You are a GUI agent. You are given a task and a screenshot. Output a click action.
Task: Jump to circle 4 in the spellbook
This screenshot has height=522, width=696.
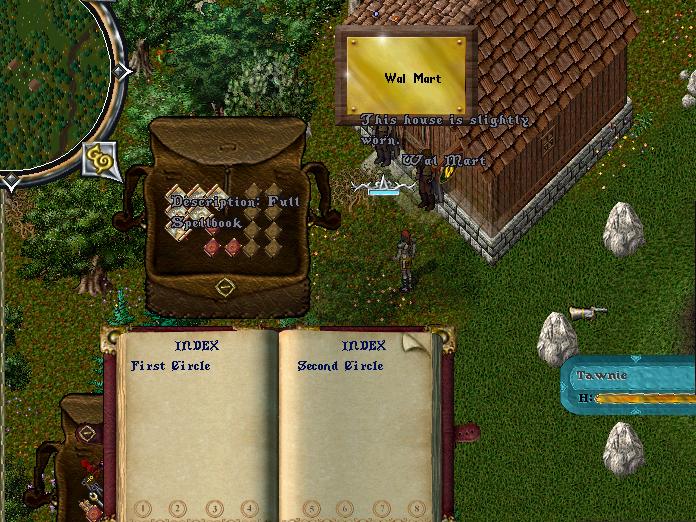pyautogui.click(x=248, y=508)
